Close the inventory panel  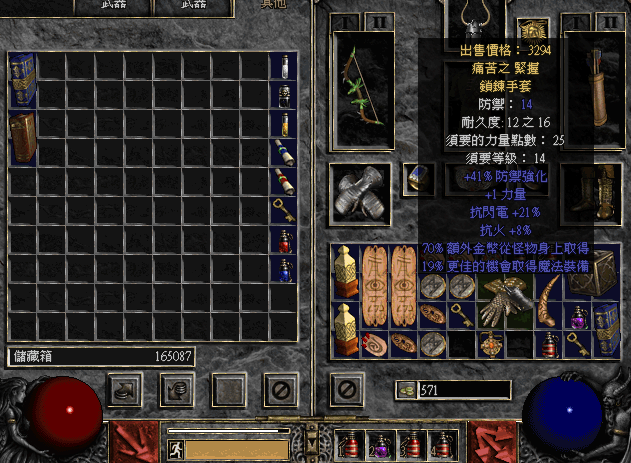347,389
